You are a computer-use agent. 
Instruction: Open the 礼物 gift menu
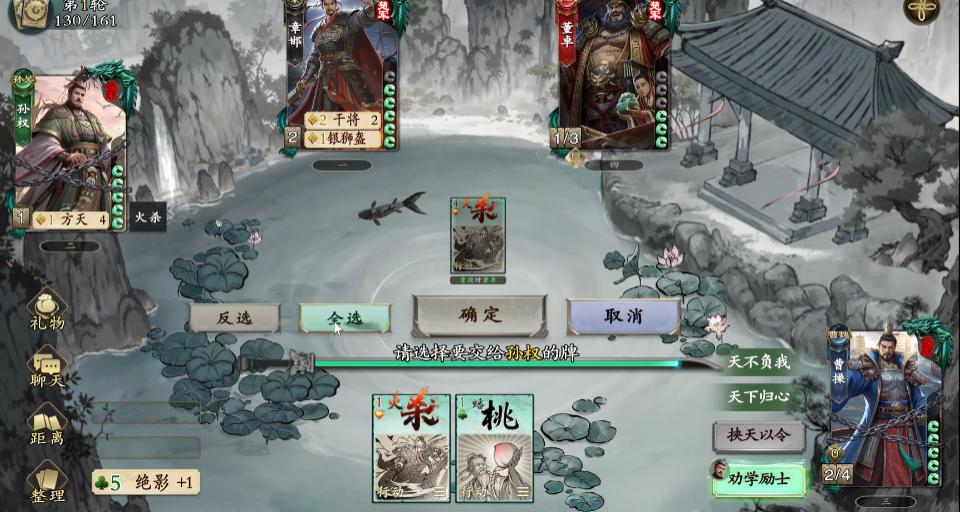tap(47, 310)
